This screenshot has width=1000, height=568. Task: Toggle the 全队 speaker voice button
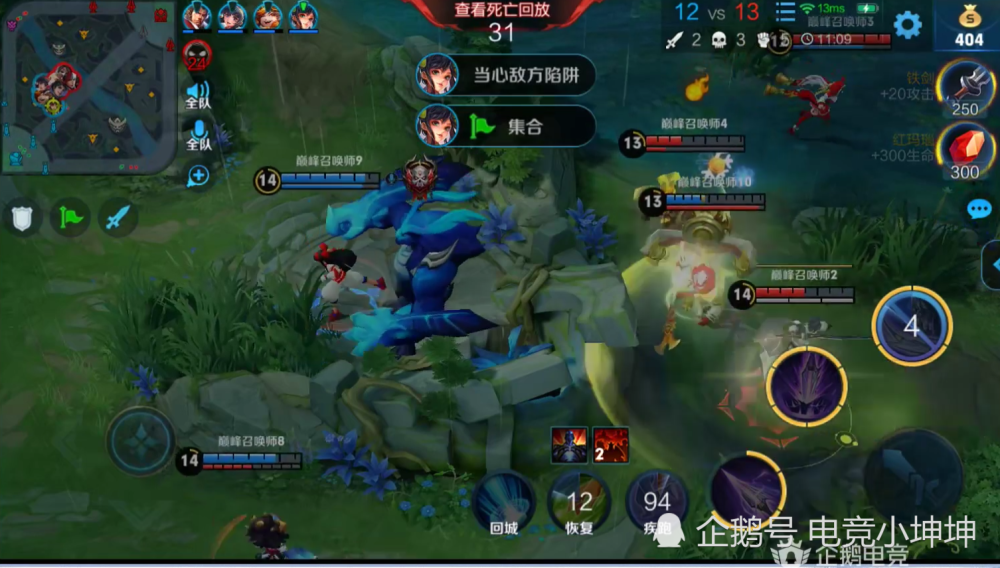(198, 97)
